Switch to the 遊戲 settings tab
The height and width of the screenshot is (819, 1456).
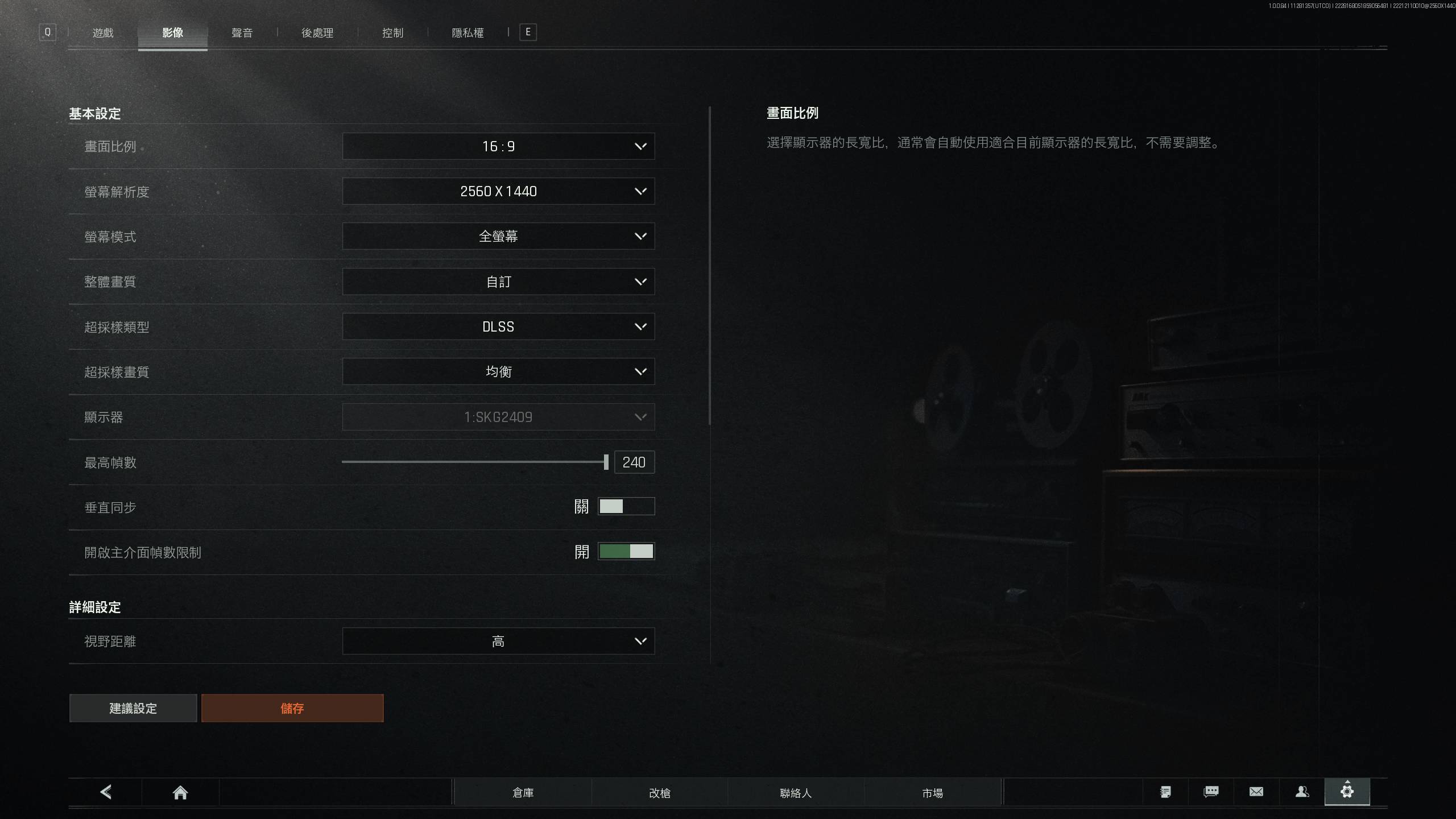coord(103,33)
